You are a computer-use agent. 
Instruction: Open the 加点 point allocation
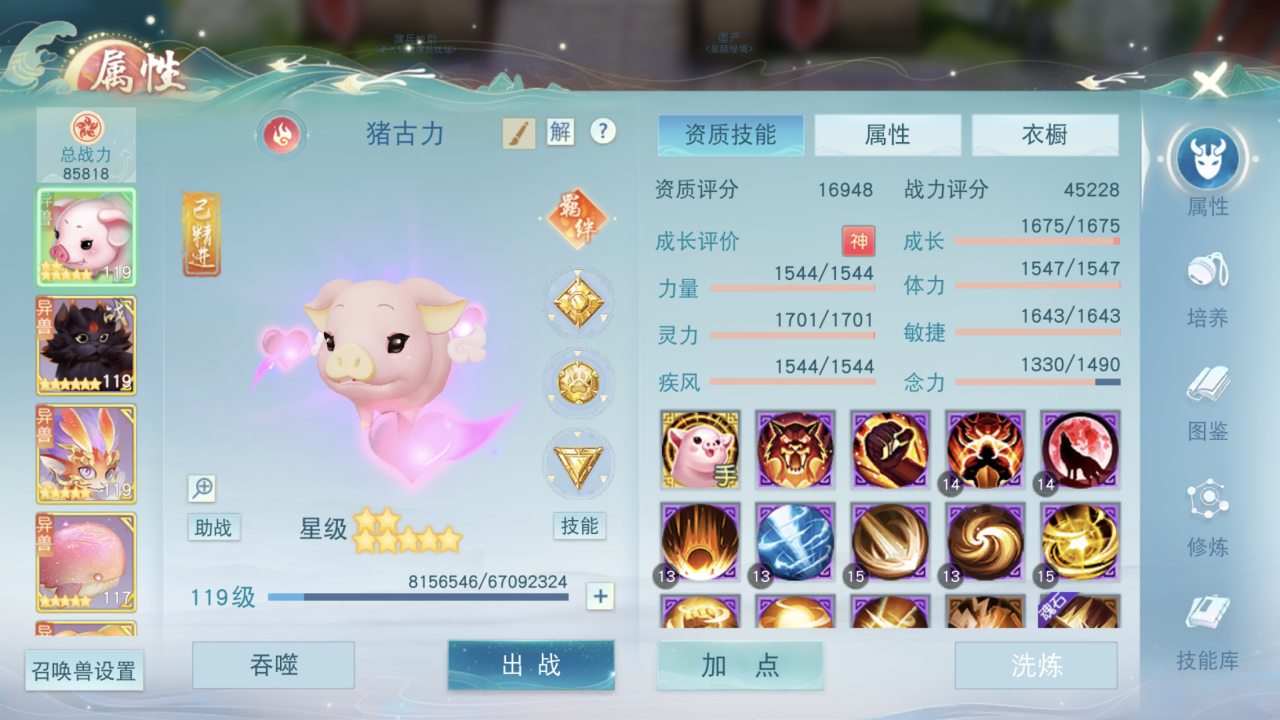coord(740,665)
